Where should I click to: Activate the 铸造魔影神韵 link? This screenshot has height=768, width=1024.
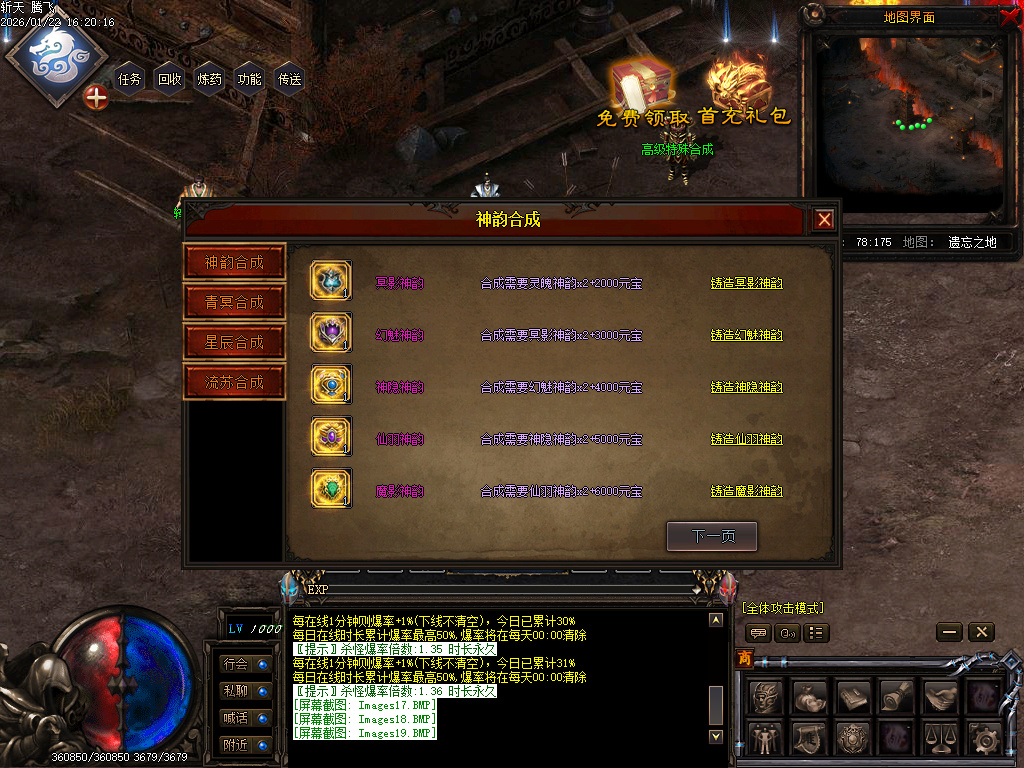(746, 491)
